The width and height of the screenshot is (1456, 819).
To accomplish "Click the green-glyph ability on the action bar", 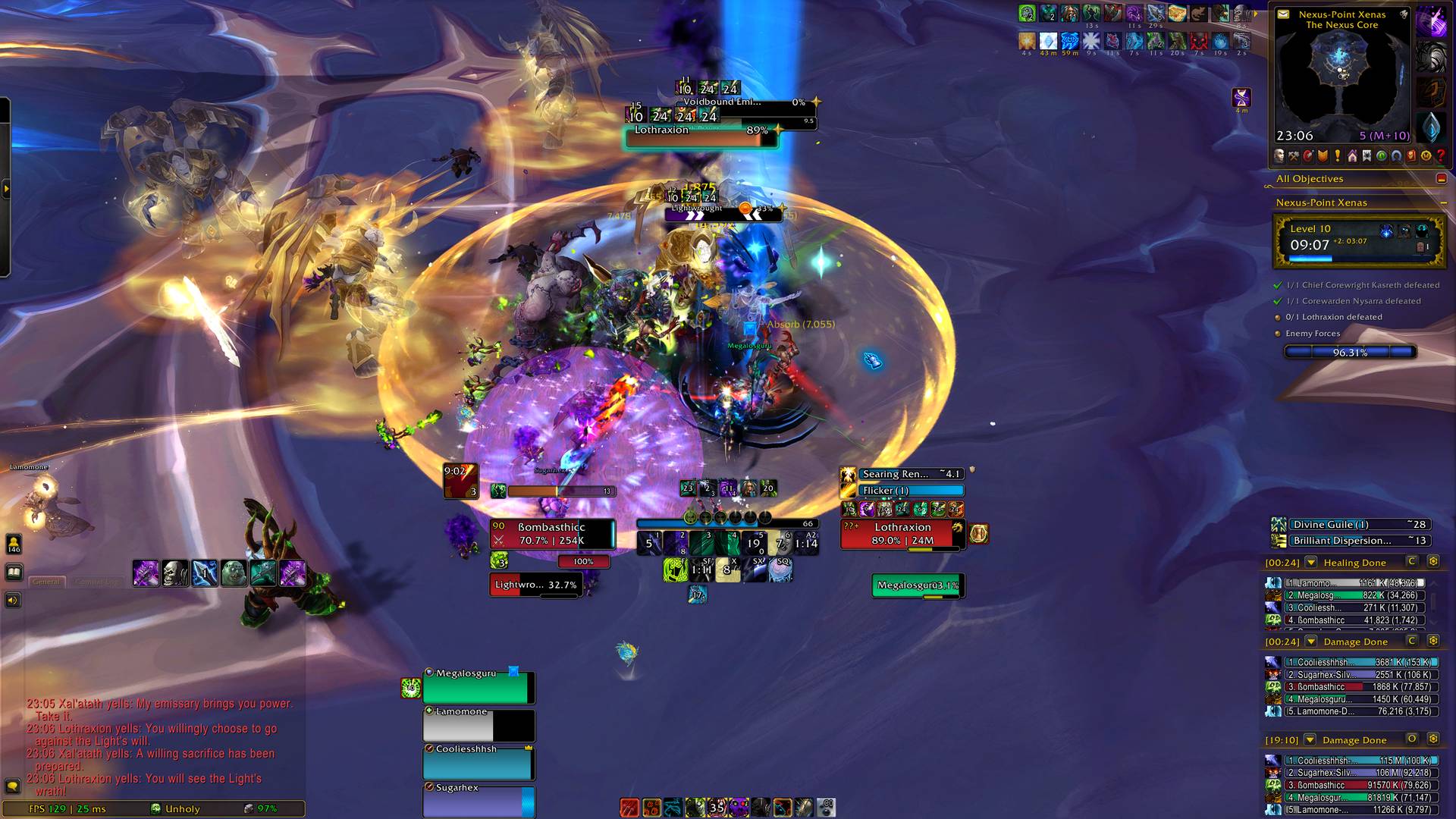I will [674, 570].
